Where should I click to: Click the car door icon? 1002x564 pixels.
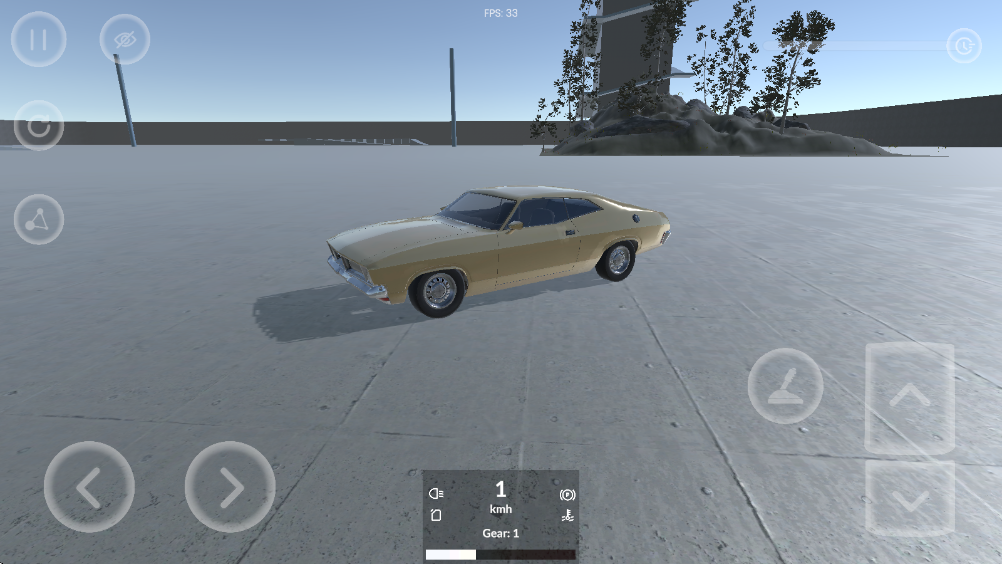[x=436, y=515]
